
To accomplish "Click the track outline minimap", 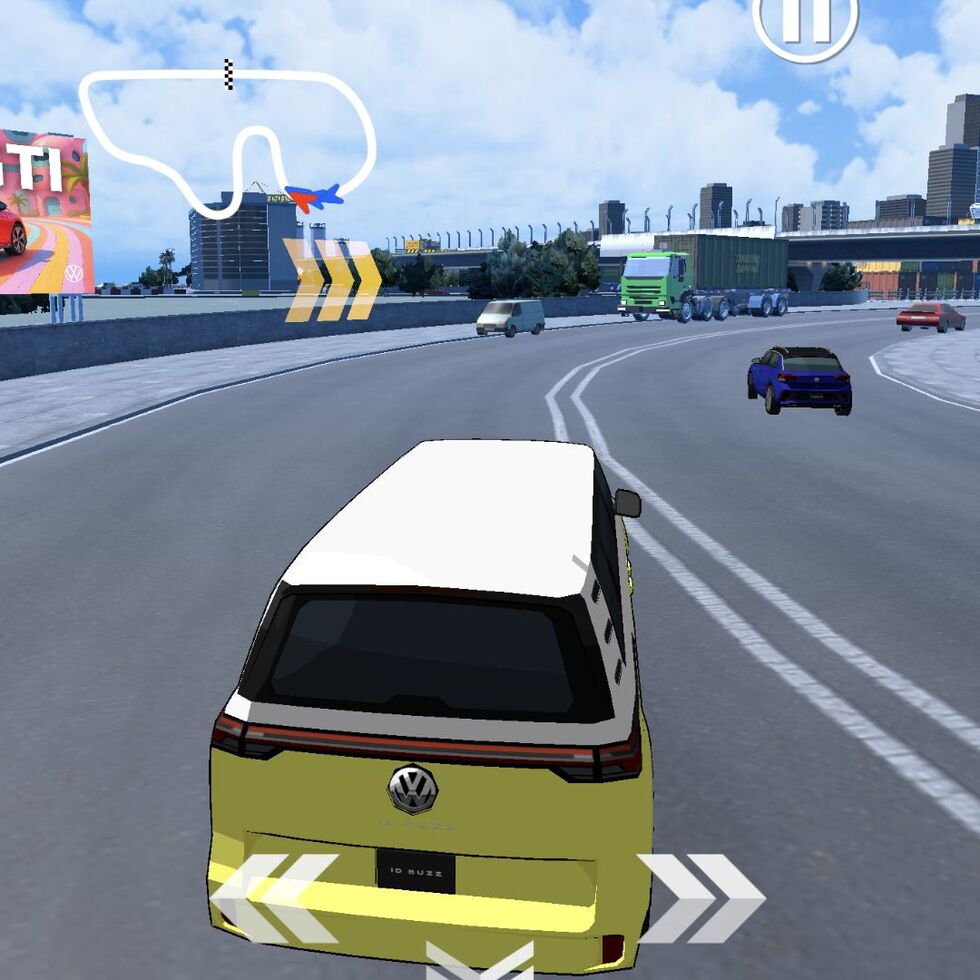I will click(x=228, y=140).
